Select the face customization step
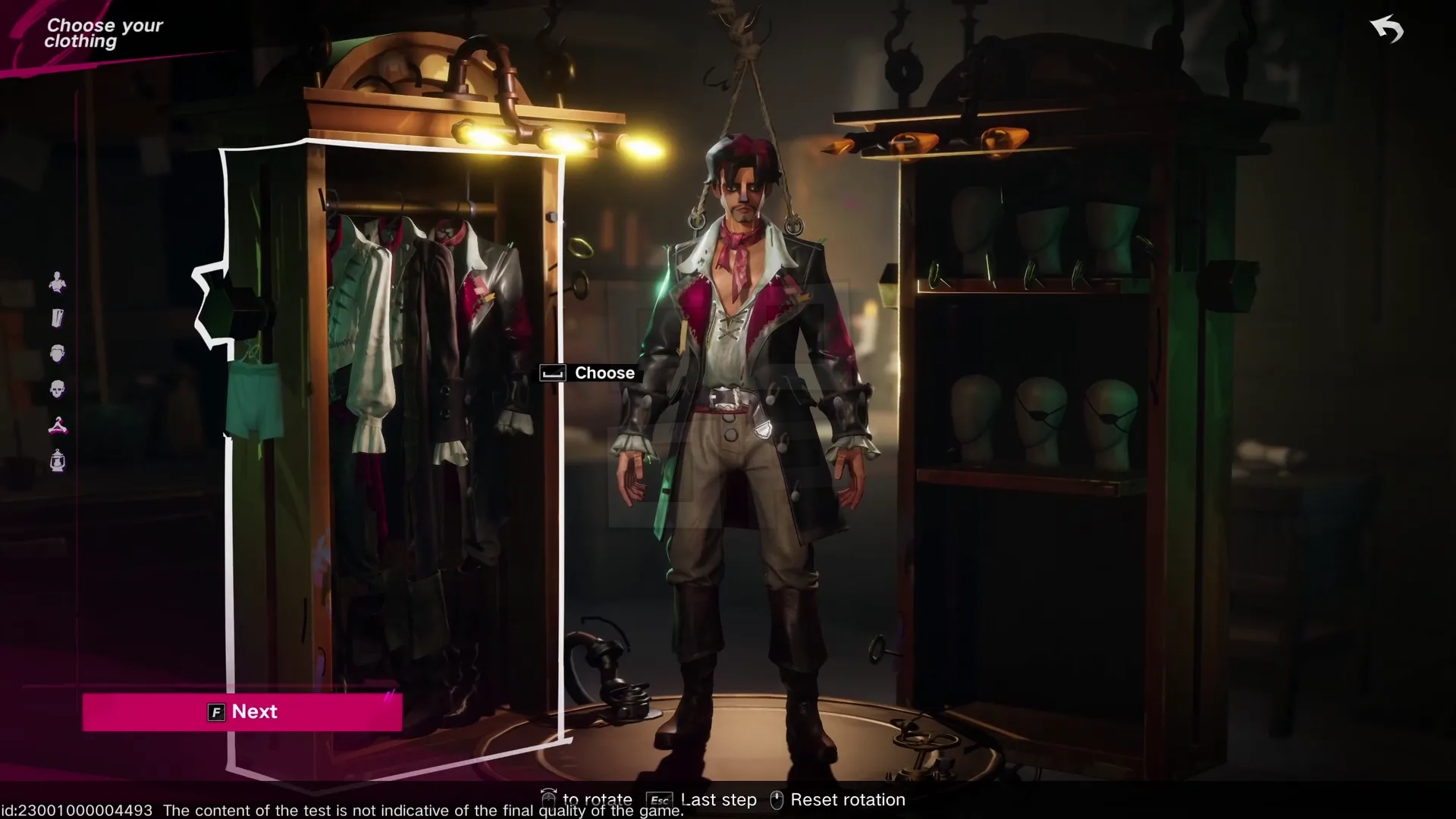Image resolution: width=1456 pixels, height=819 pixels. (58, 390)
